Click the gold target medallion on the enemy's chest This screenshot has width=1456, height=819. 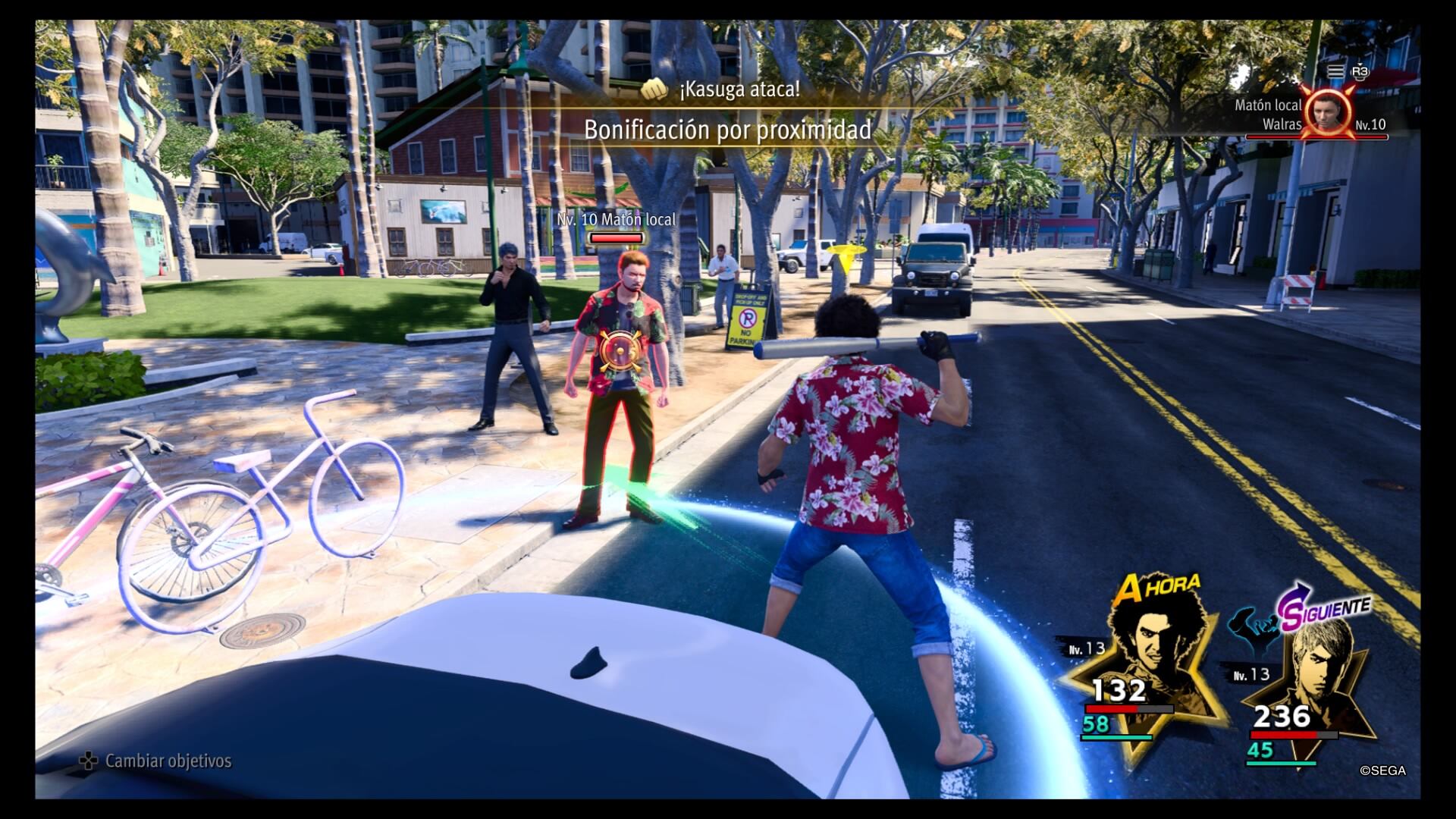click(619, 351)
